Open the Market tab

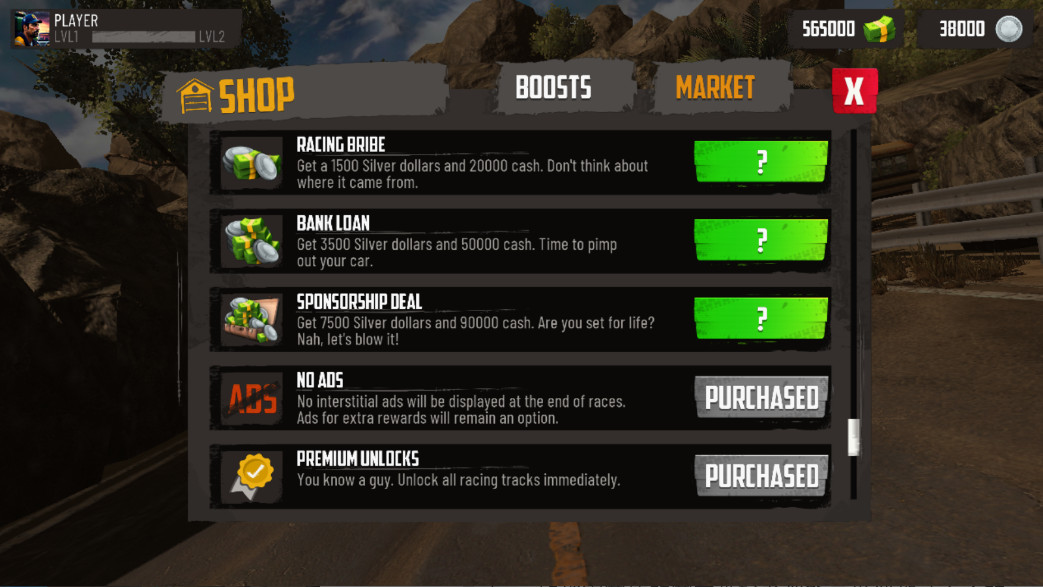click(x=714, y=88)
